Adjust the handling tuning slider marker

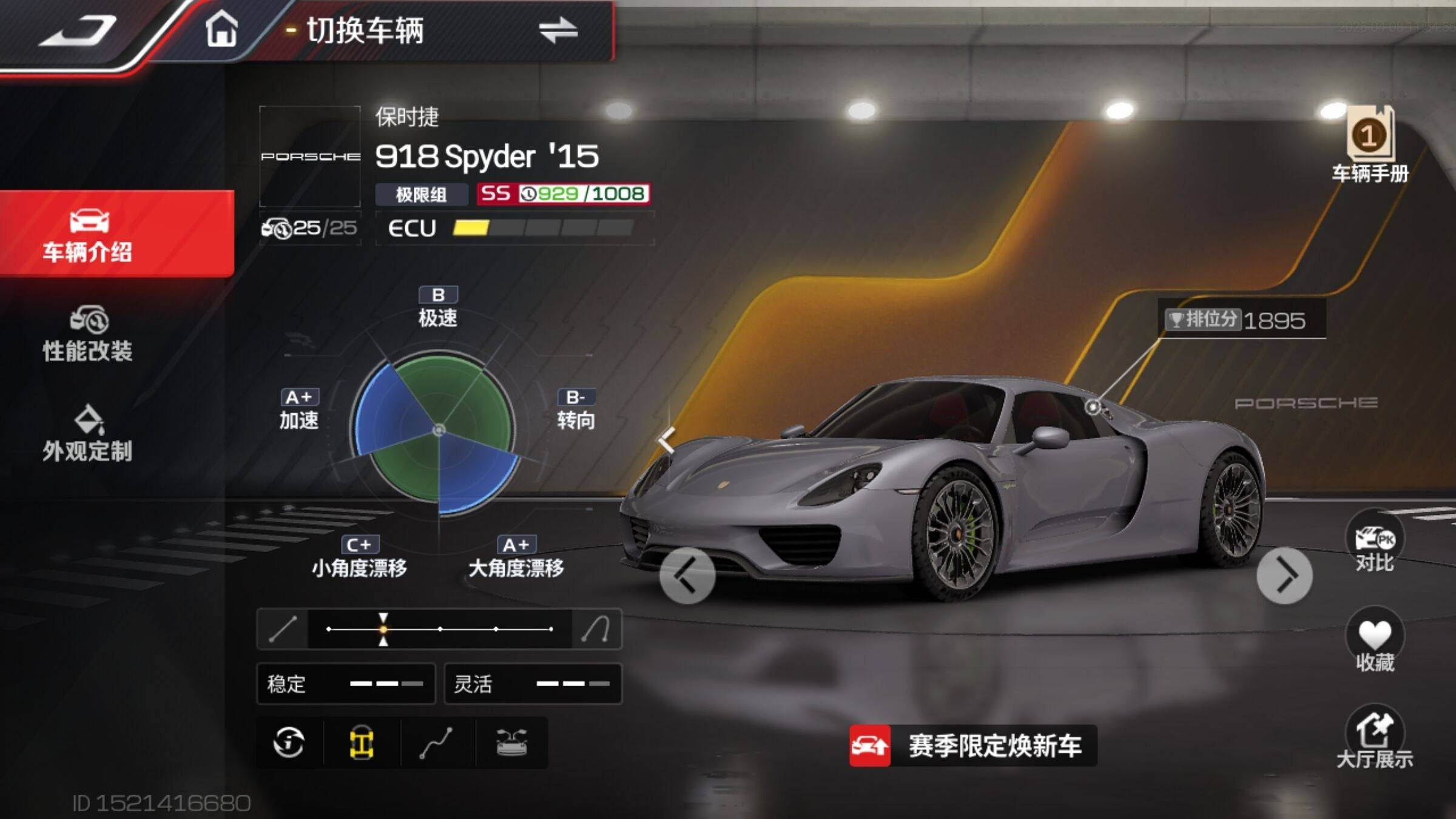[383, 629]
